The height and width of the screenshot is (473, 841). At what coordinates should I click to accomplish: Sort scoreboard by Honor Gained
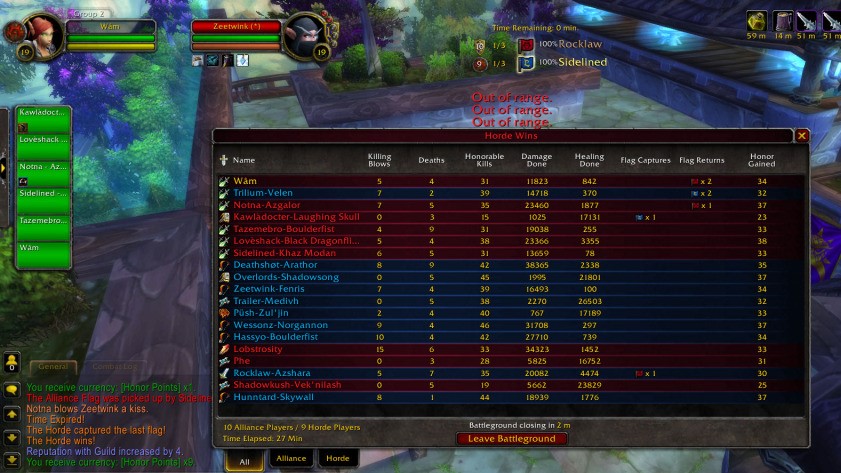coord(761,160)
